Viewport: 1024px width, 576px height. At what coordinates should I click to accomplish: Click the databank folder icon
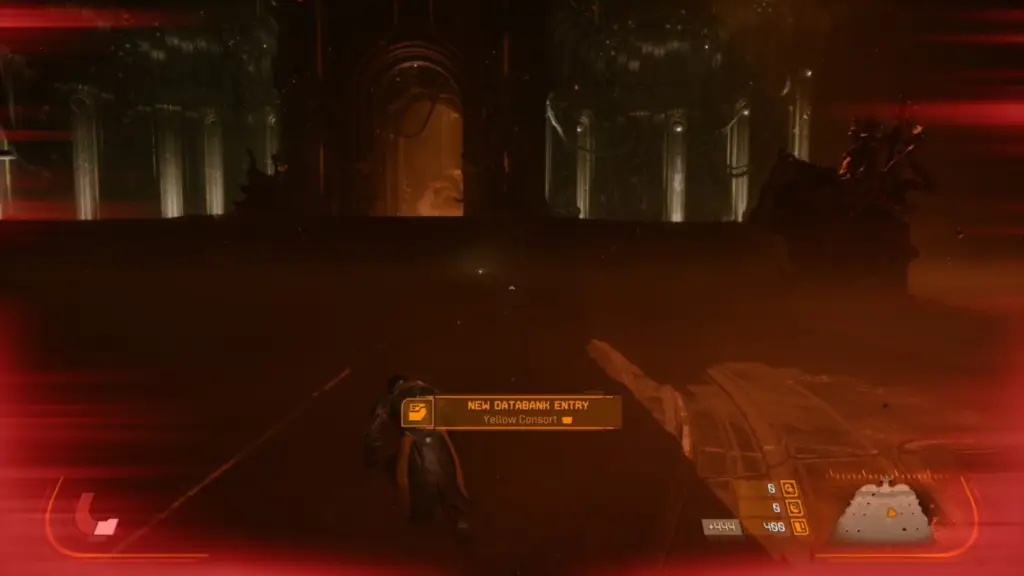(x=416, y=412)
